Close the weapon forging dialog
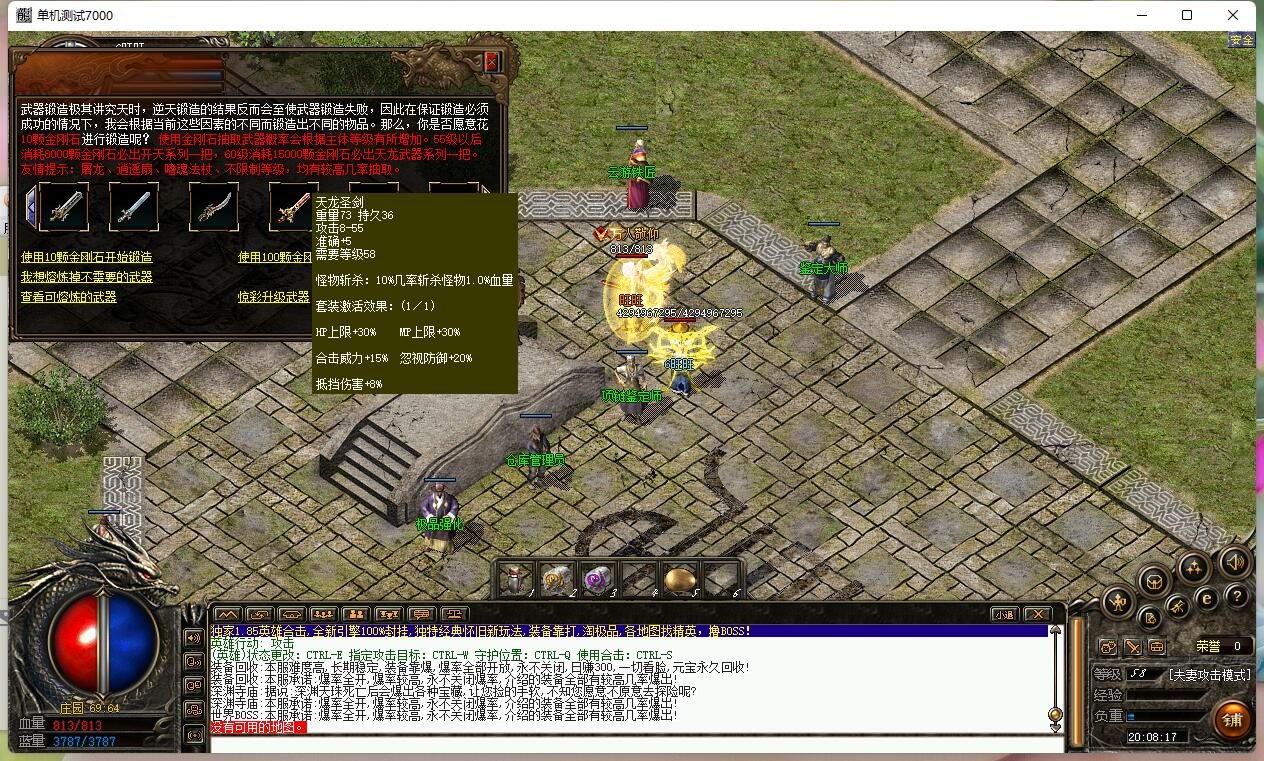The image size is (1264, 761). click(x=491, y=62)
